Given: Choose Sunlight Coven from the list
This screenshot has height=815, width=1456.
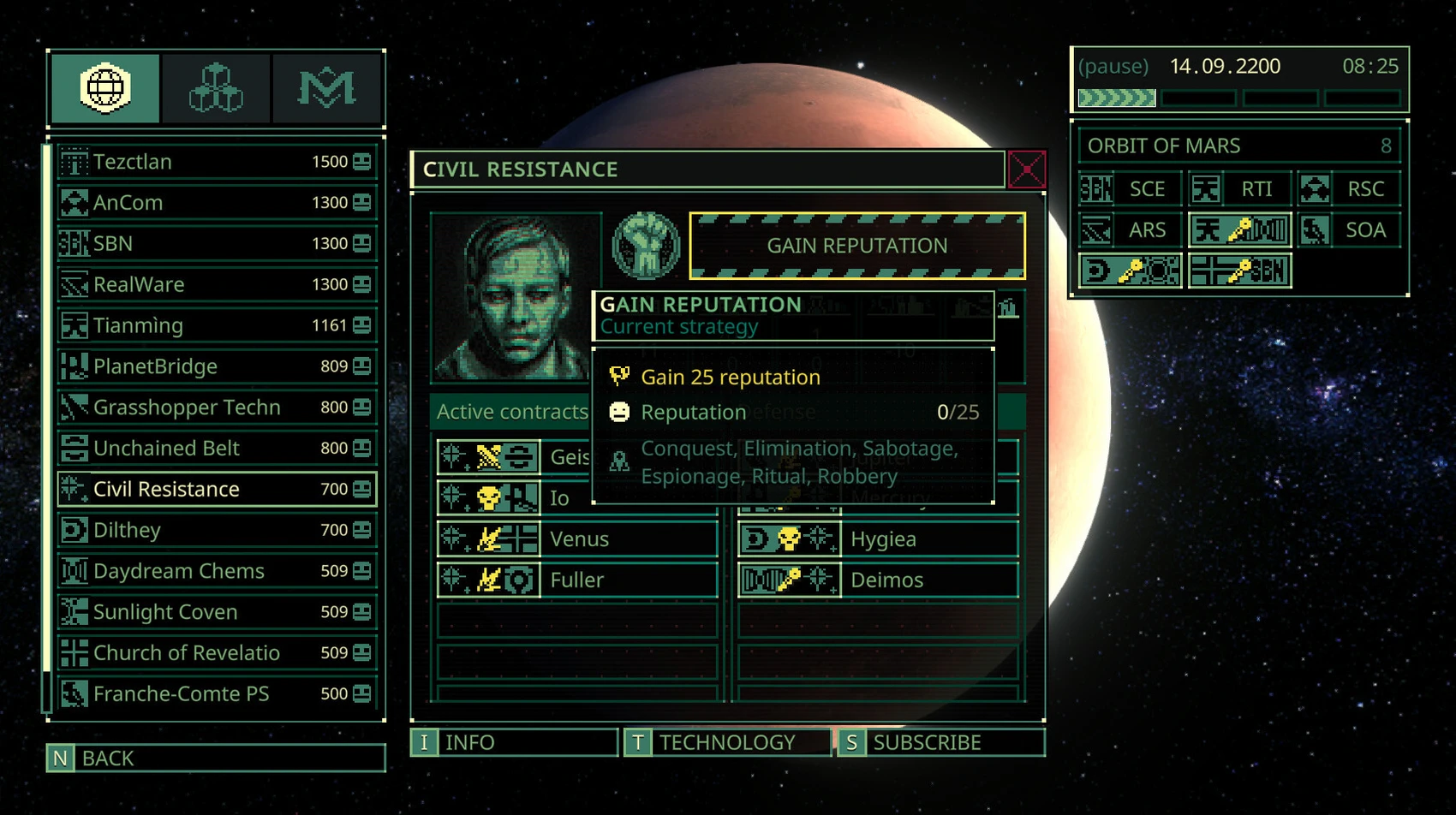Looking at the screenshot, I should [x=216, y=612].
